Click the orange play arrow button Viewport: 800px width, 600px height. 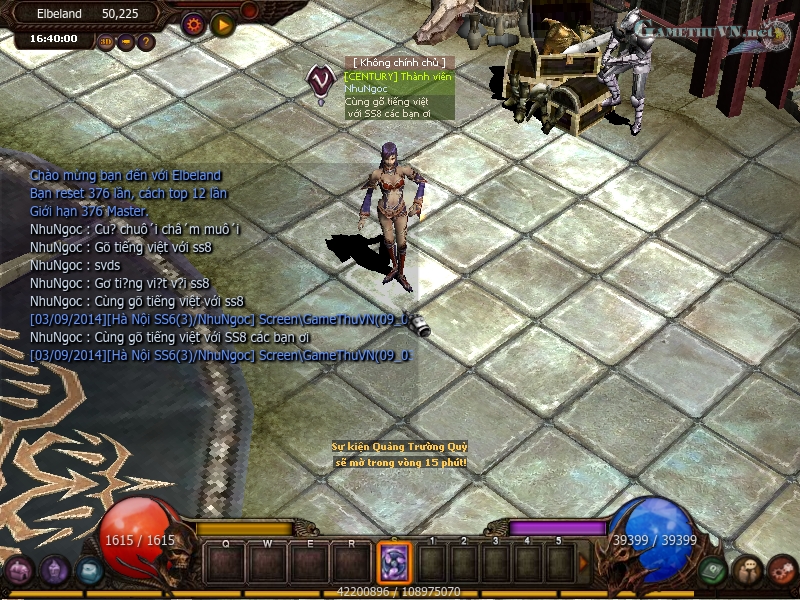pos(222,23)
